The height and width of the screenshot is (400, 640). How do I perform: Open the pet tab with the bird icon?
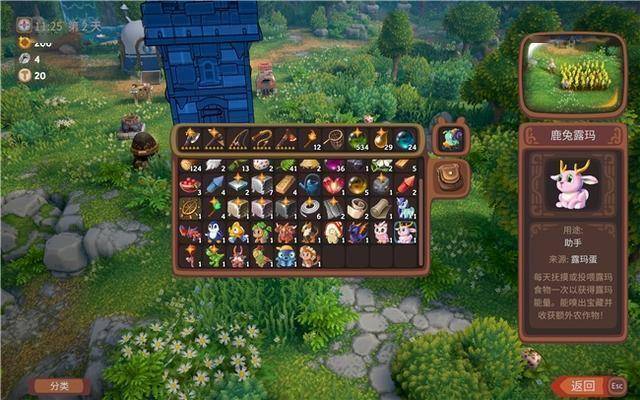click(451, 139)
